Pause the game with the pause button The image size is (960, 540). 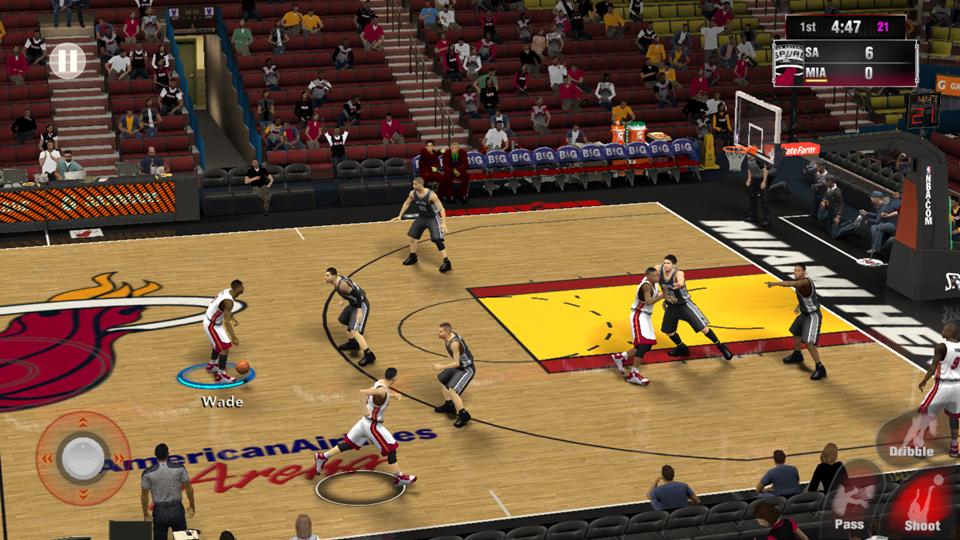[66, 62]
